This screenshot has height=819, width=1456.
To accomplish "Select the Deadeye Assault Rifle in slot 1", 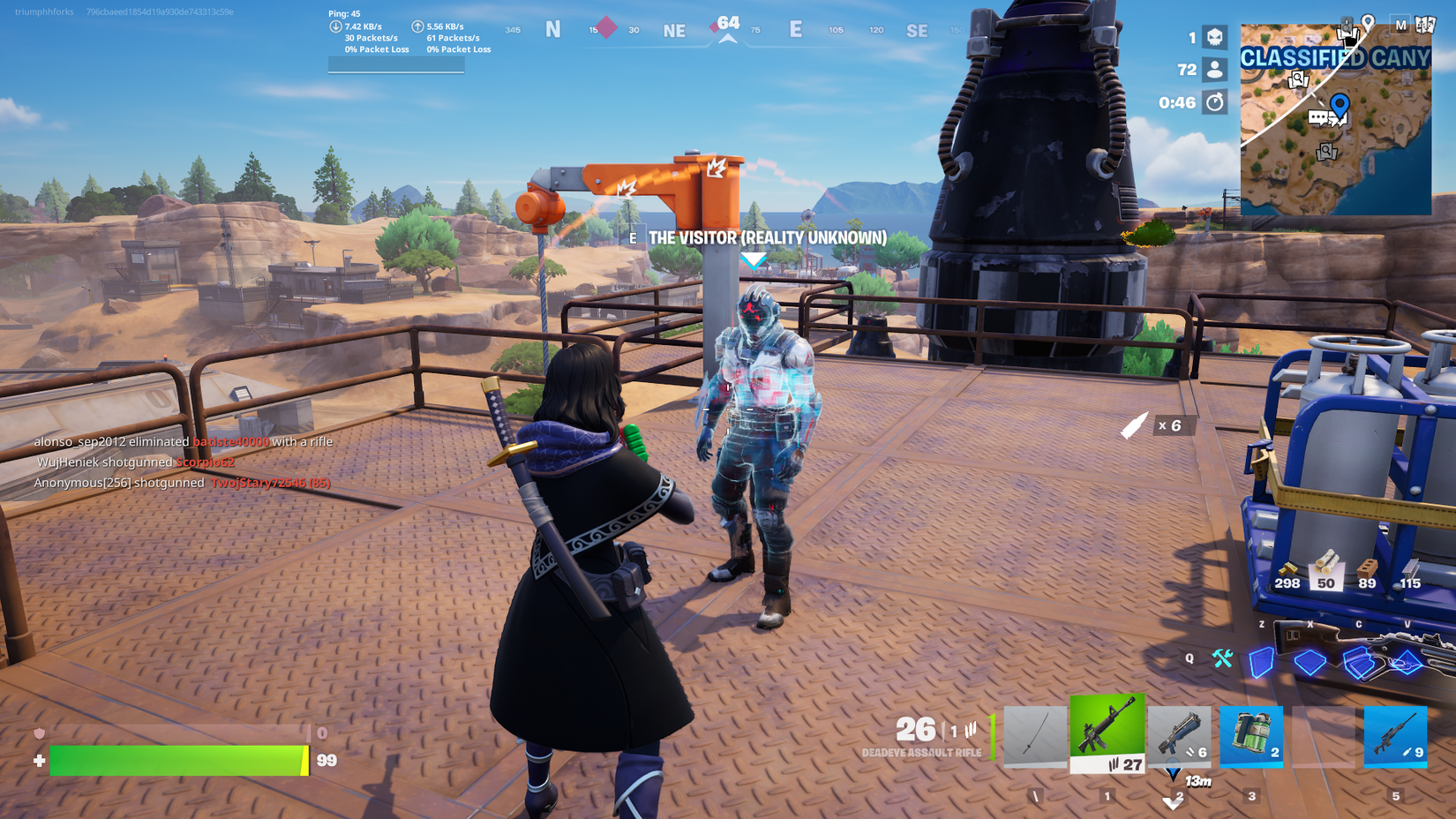I will pos(1107,737).
